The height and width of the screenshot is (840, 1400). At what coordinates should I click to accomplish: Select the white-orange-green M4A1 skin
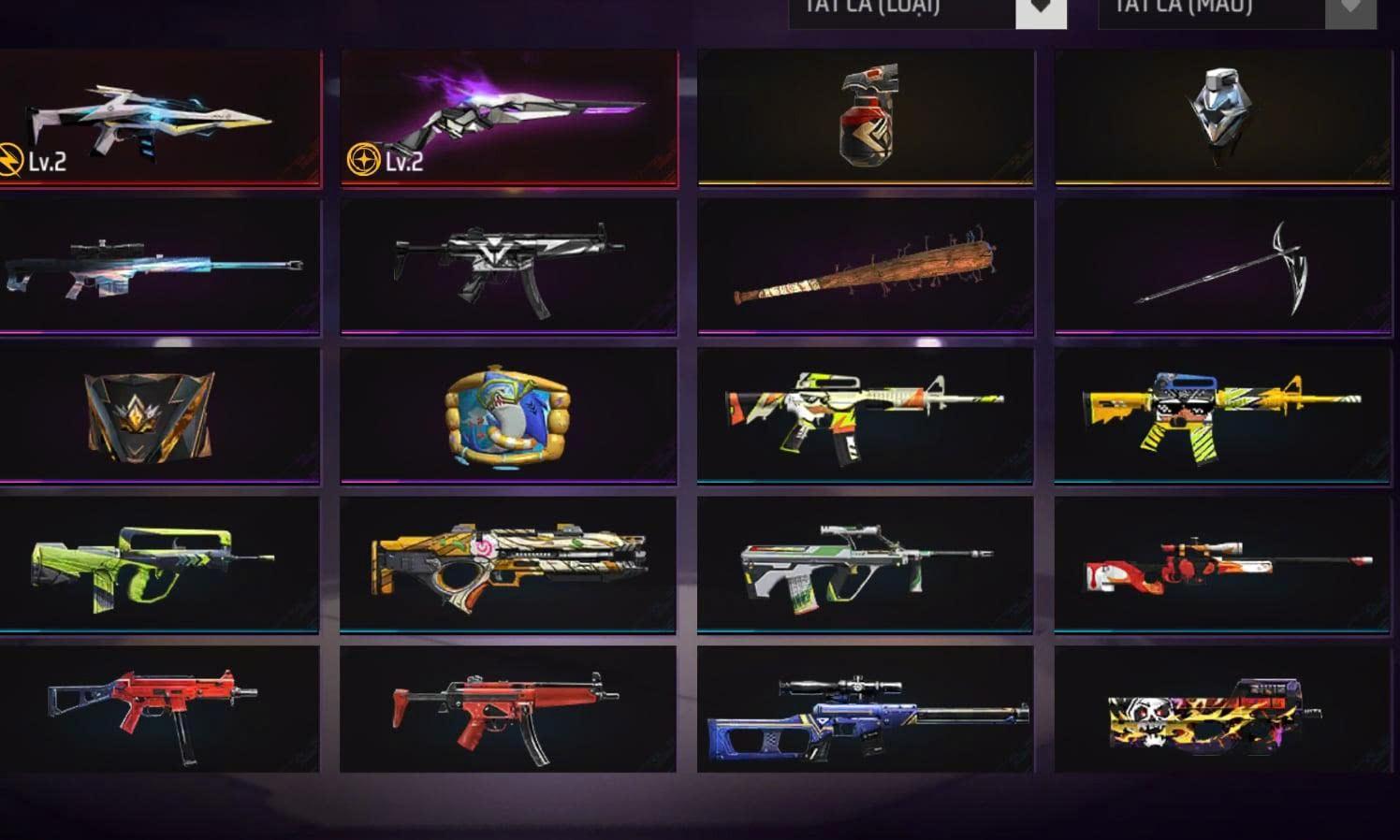click(867, 414)
